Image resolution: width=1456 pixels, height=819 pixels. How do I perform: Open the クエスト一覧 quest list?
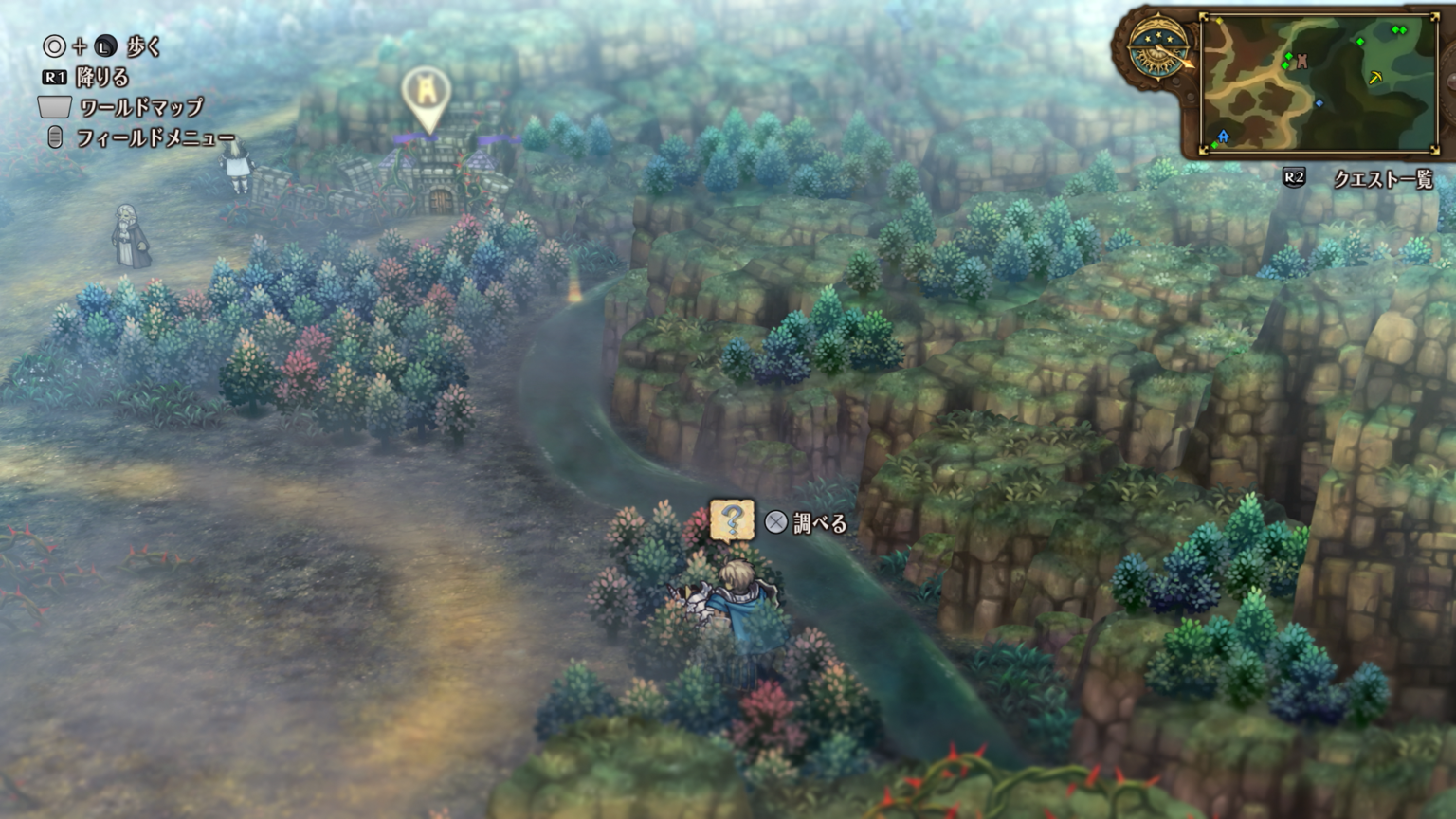[1382, 179]
